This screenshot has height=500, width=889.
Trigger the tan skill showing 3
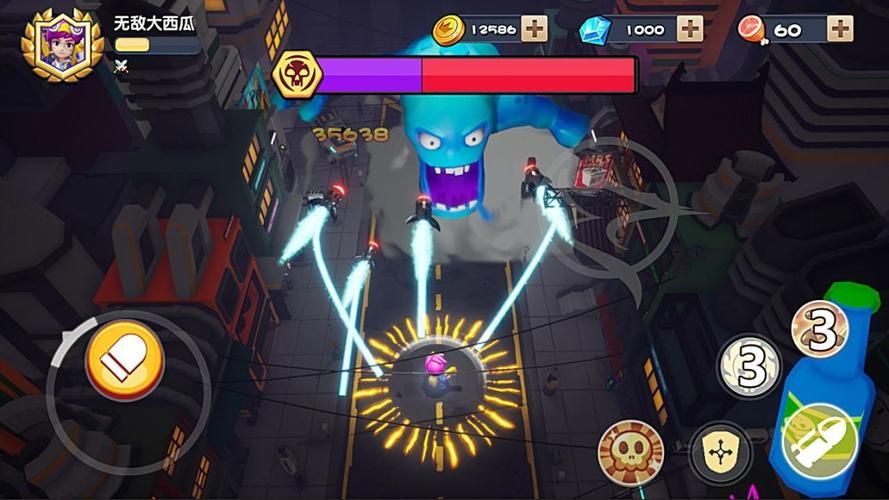tap(820, 327)
